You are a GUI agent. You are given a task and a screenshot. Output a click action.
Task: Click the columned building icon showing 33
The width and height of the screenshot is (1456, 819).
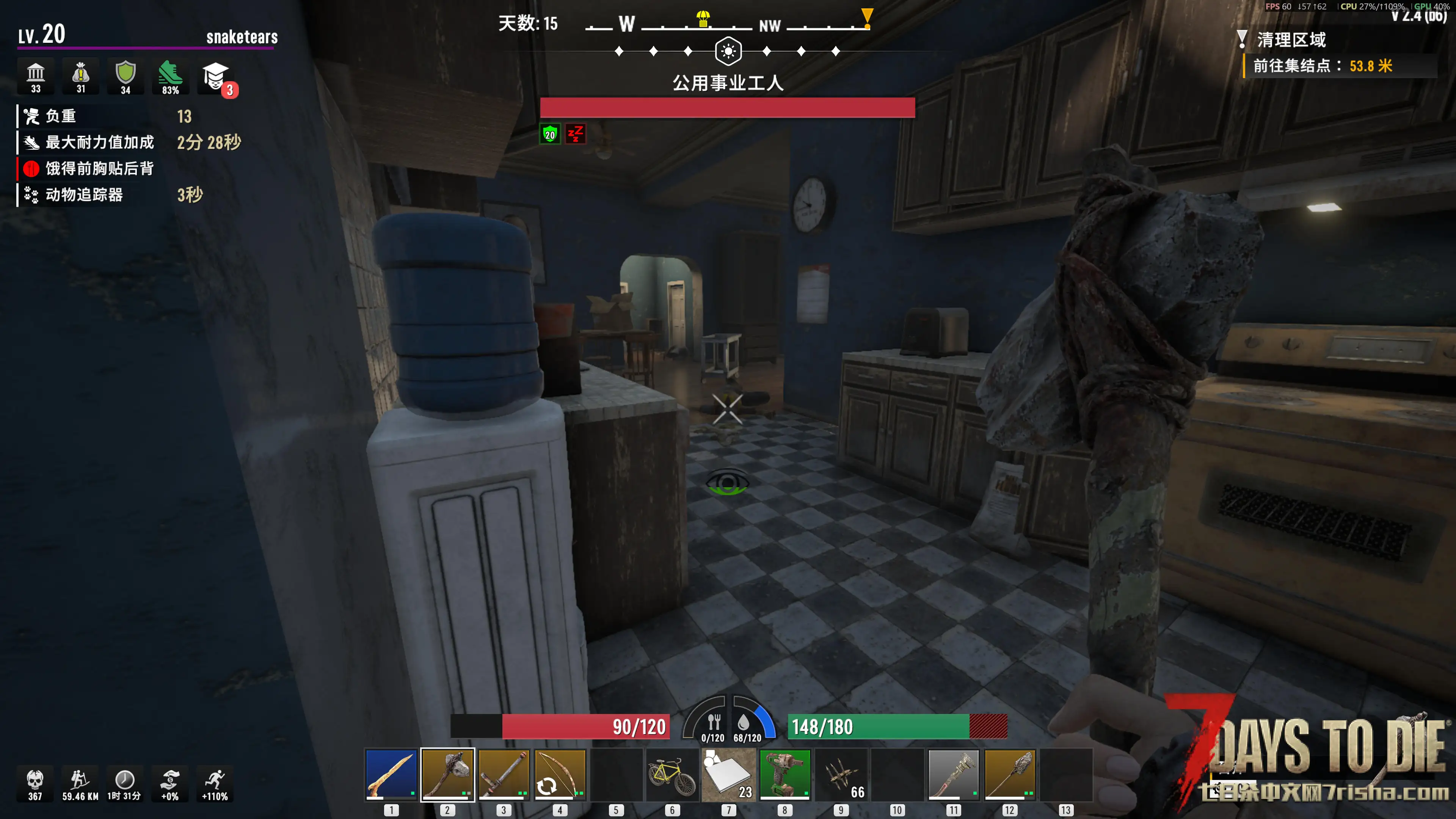coord(36,76)
